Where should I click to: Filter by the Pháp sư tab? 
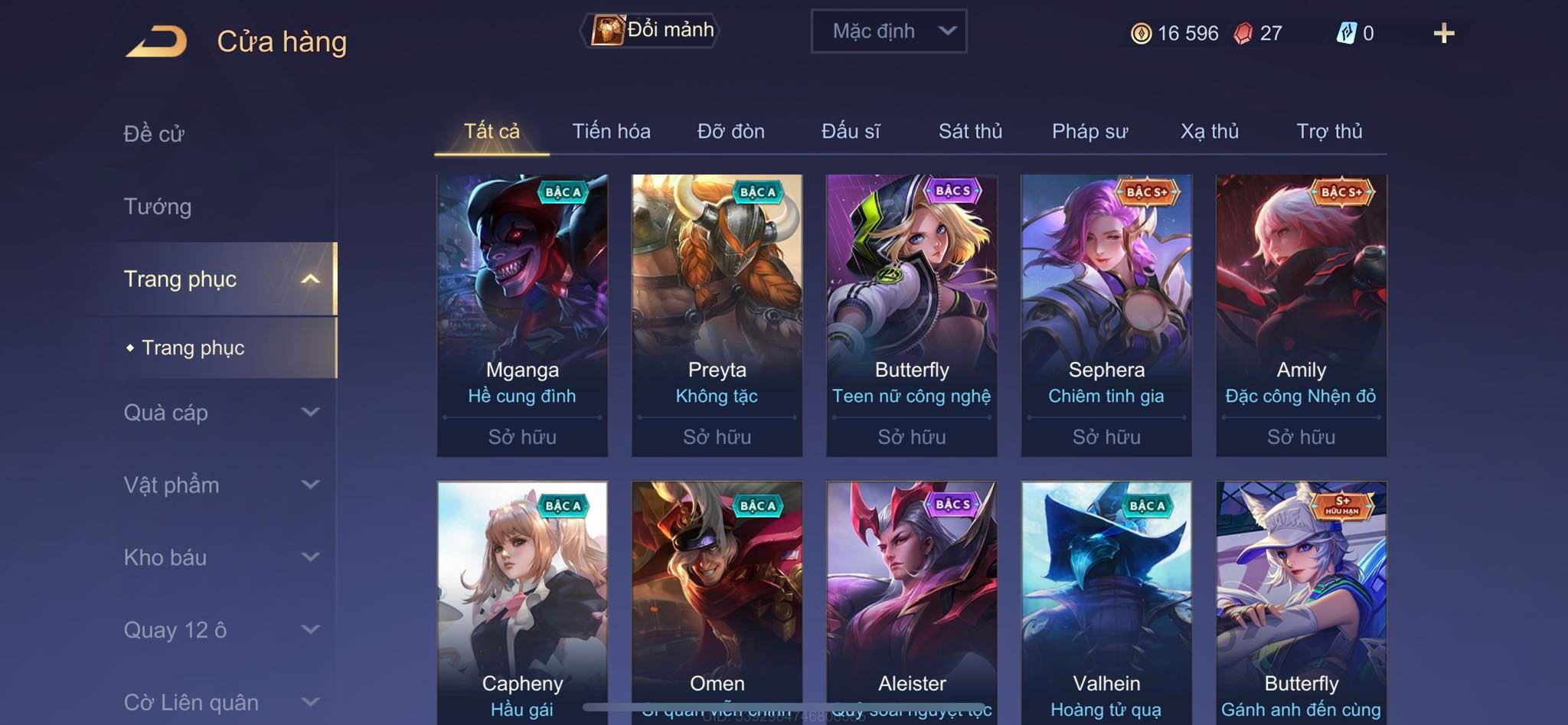(1089, 132)
